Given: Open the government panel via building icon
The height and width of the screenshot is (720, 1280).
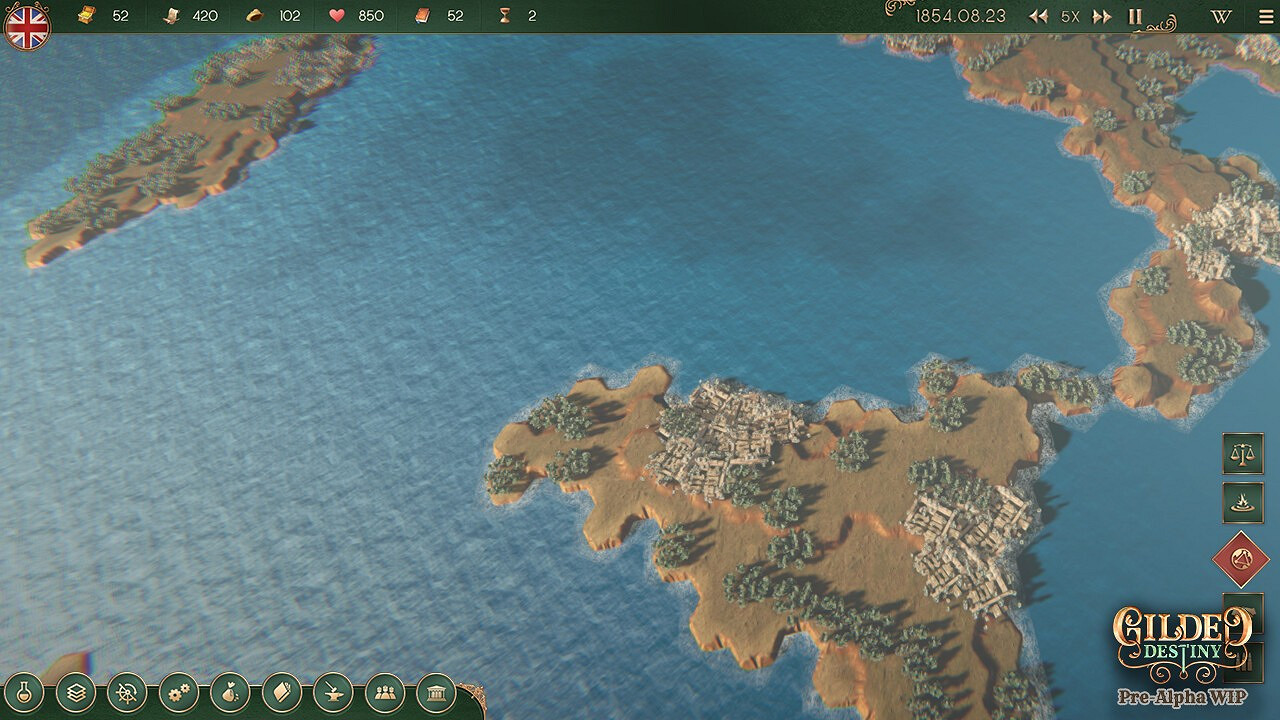Looking at the screenshot, I should pyautogui.click(x=435, y=690).
